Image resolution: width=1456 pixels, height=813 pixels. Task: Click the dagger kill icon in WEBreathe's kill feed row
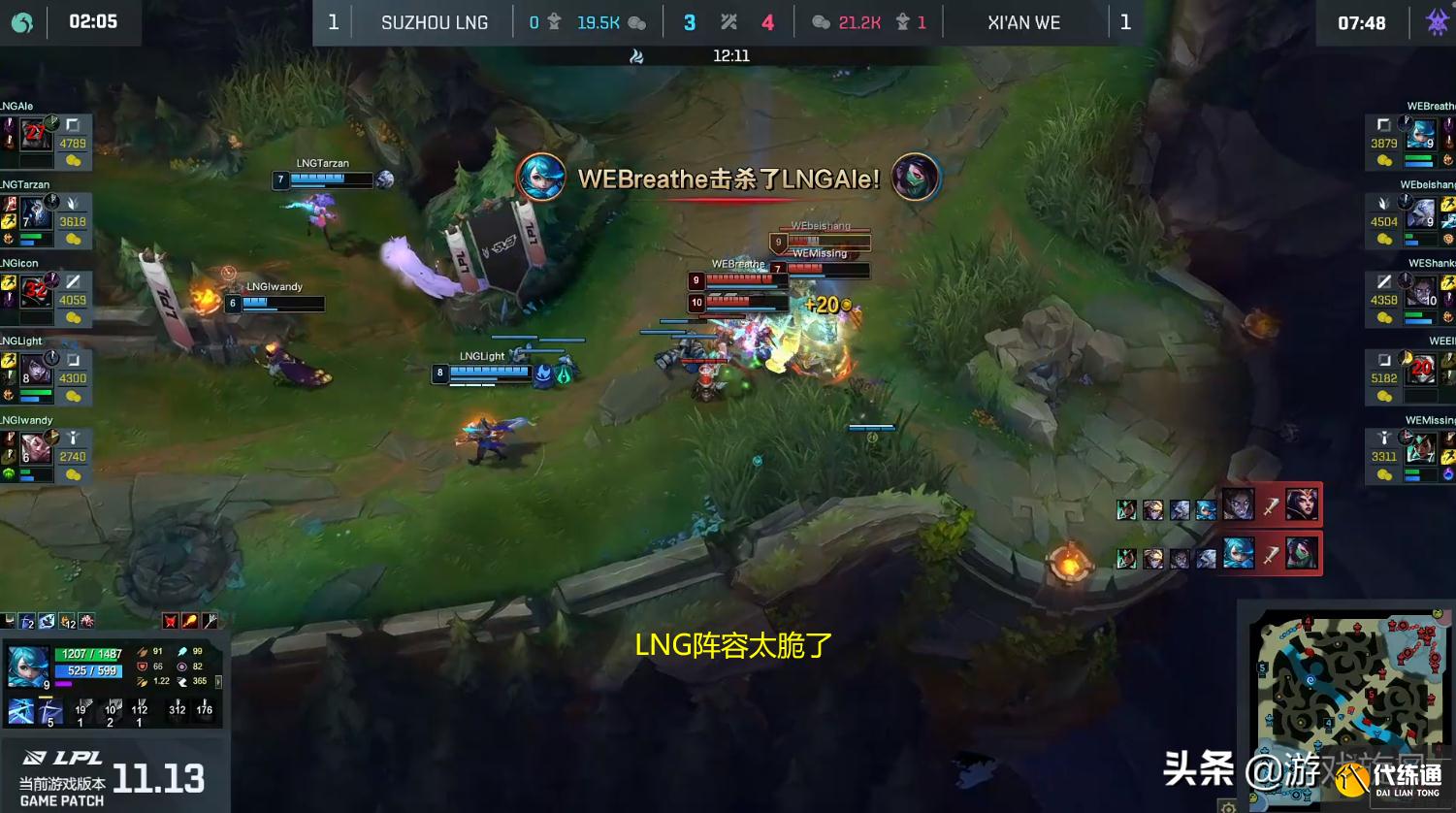click(1273, 556)
